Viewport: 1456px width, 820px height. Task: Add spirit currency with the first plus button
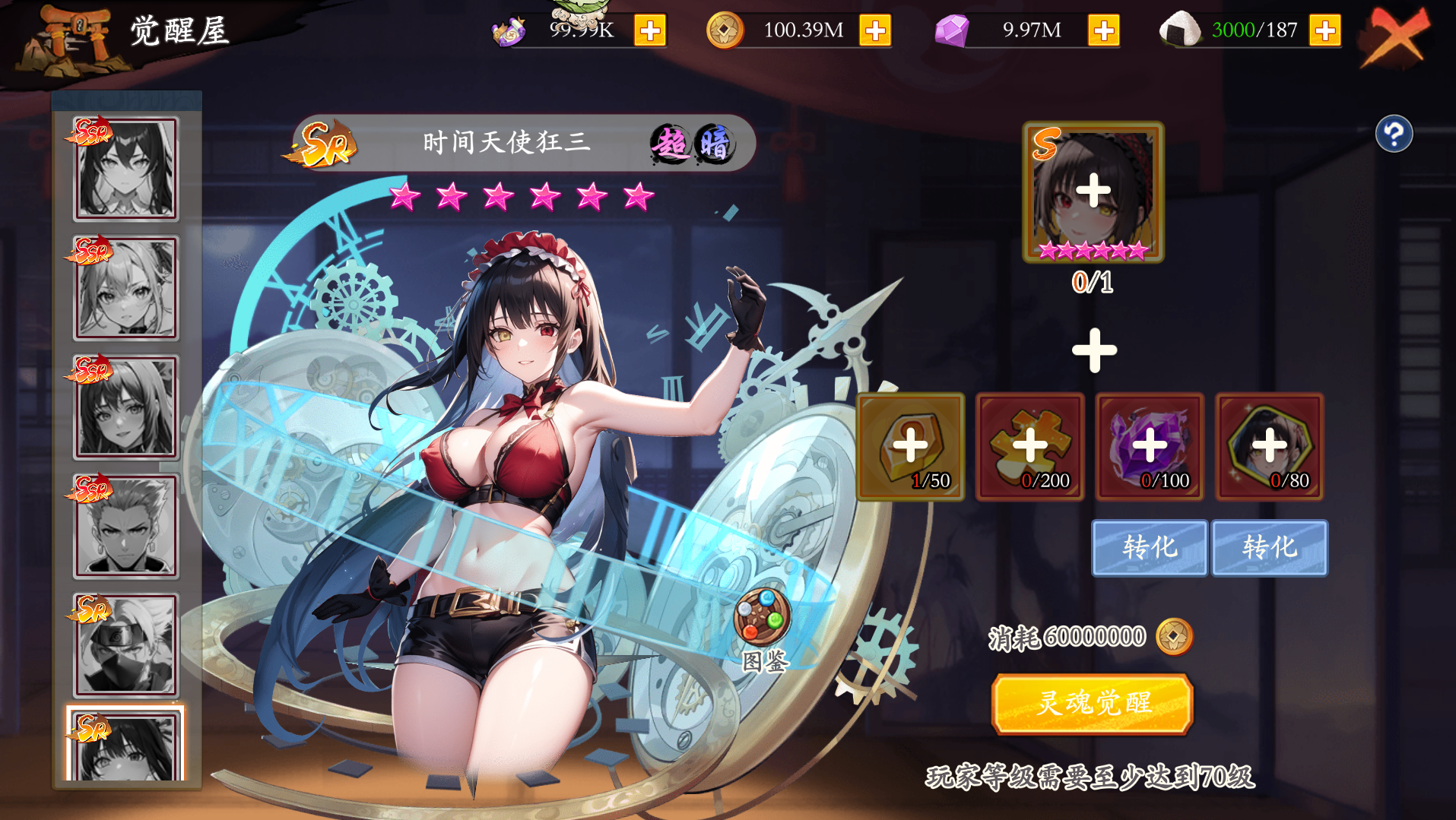tap(649, 31)
